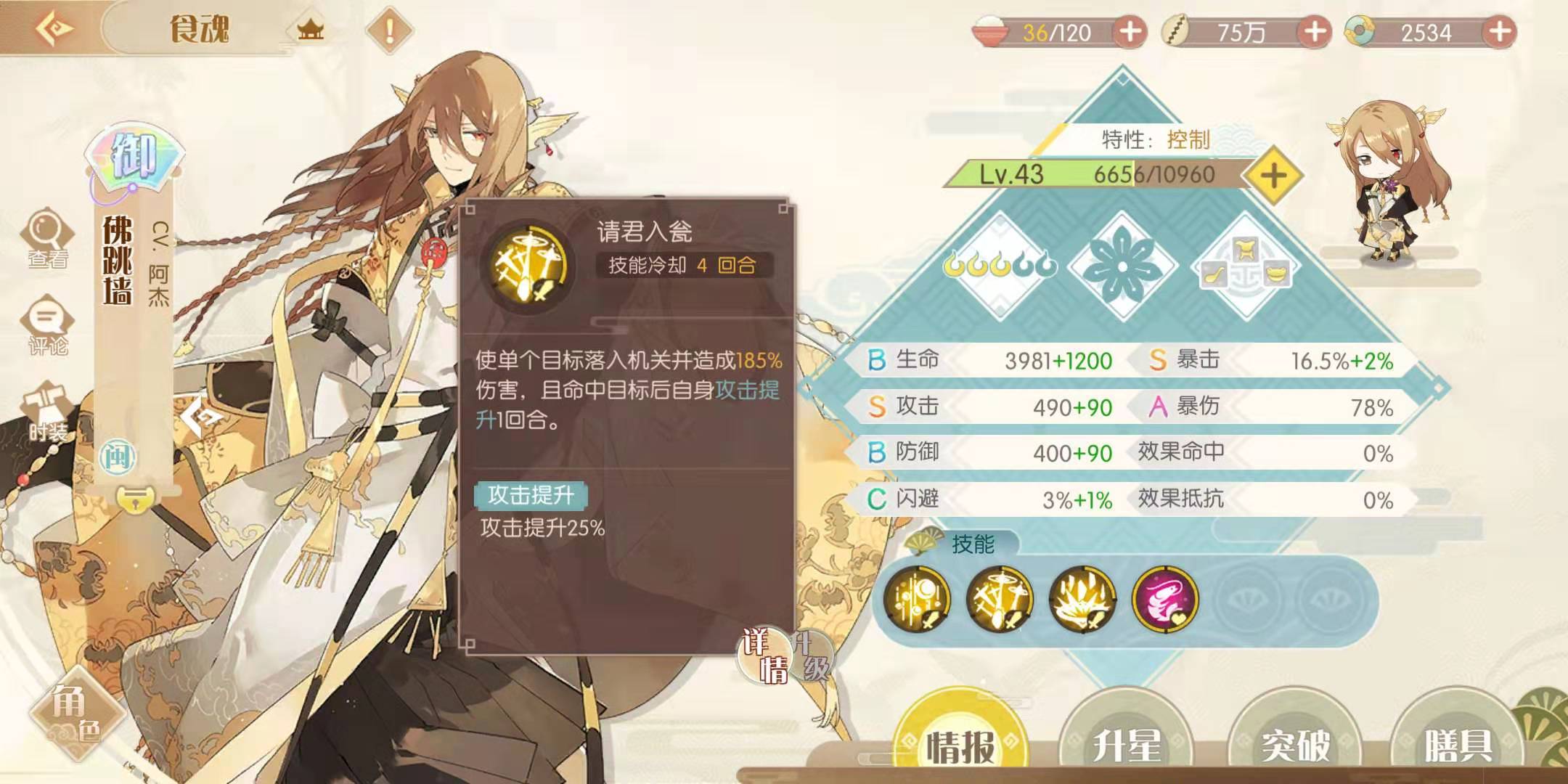Open the home pagoda icon

[x=310, y=30]
